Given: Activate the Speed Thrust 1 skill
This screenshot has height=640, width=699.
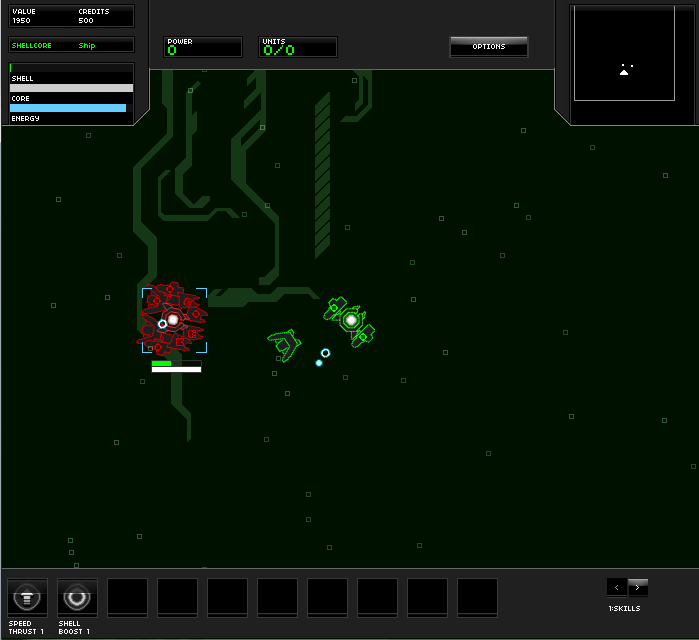Looking at the screenshot, I should pyautogui.click(x=27, y=598).
